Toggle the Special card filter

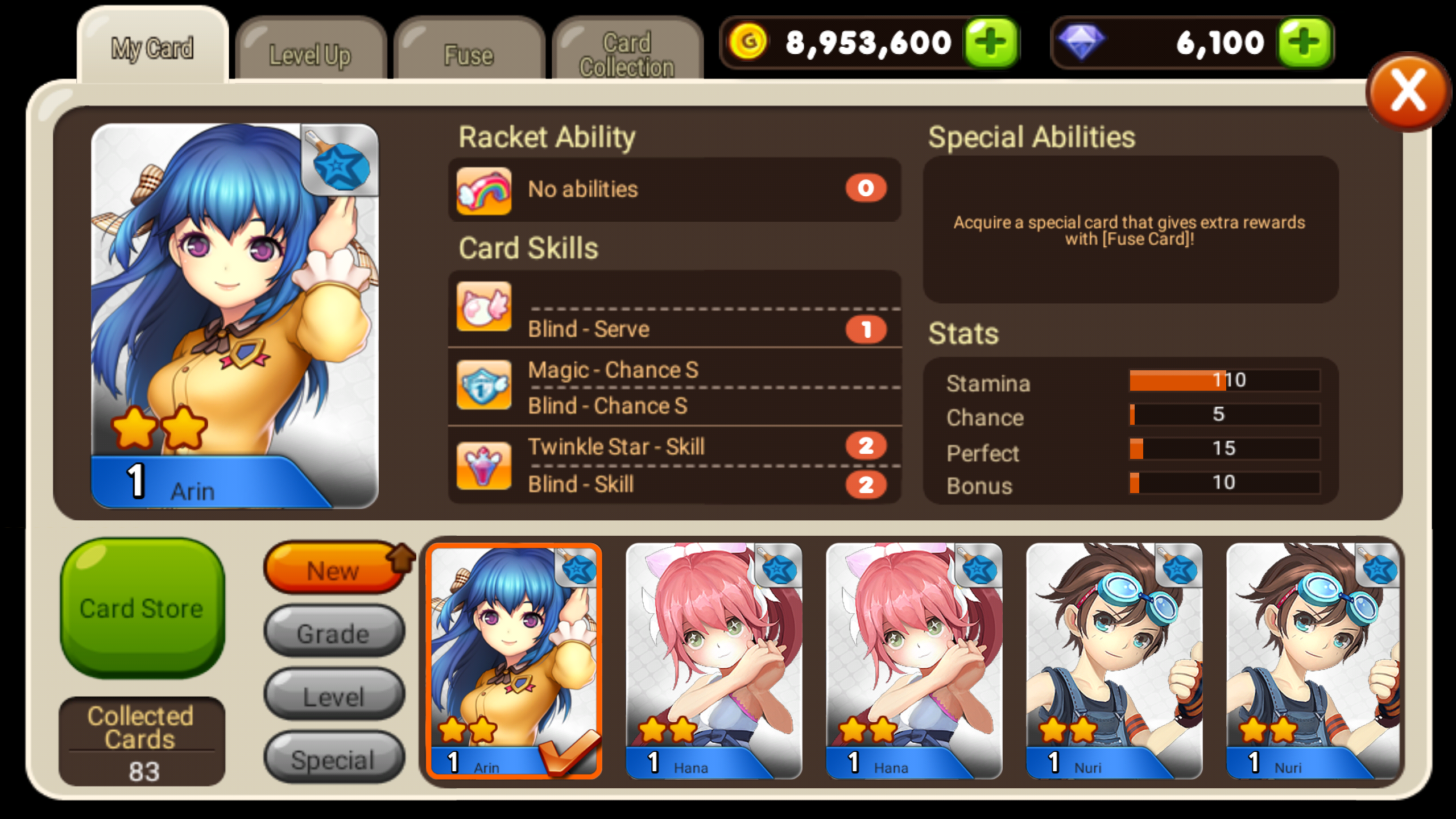point(333,758)
